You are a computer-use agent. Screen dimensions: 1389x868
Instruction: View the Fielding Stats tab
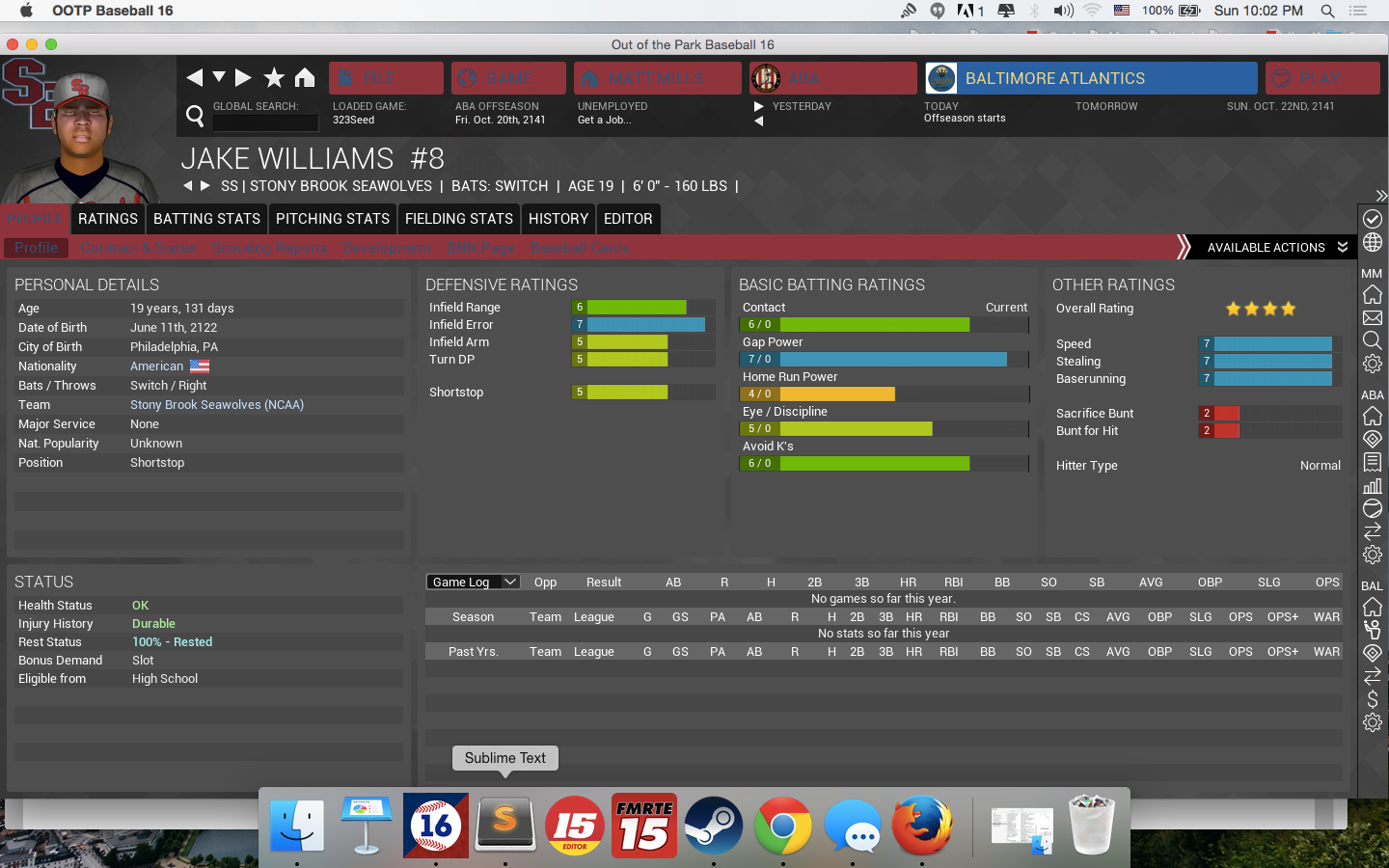(459, 219)
